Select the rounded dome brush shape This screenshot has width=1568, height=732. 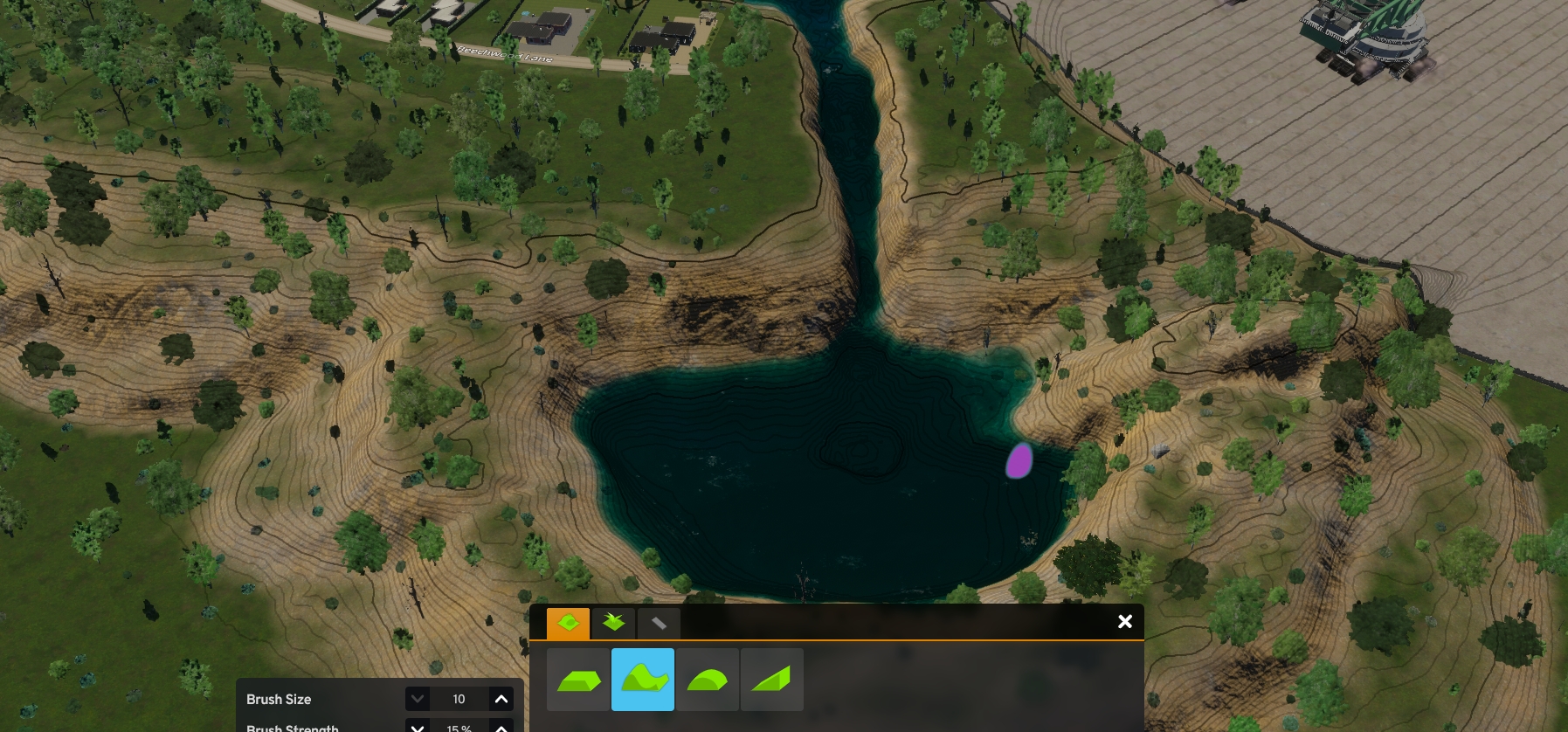[708, 679]
